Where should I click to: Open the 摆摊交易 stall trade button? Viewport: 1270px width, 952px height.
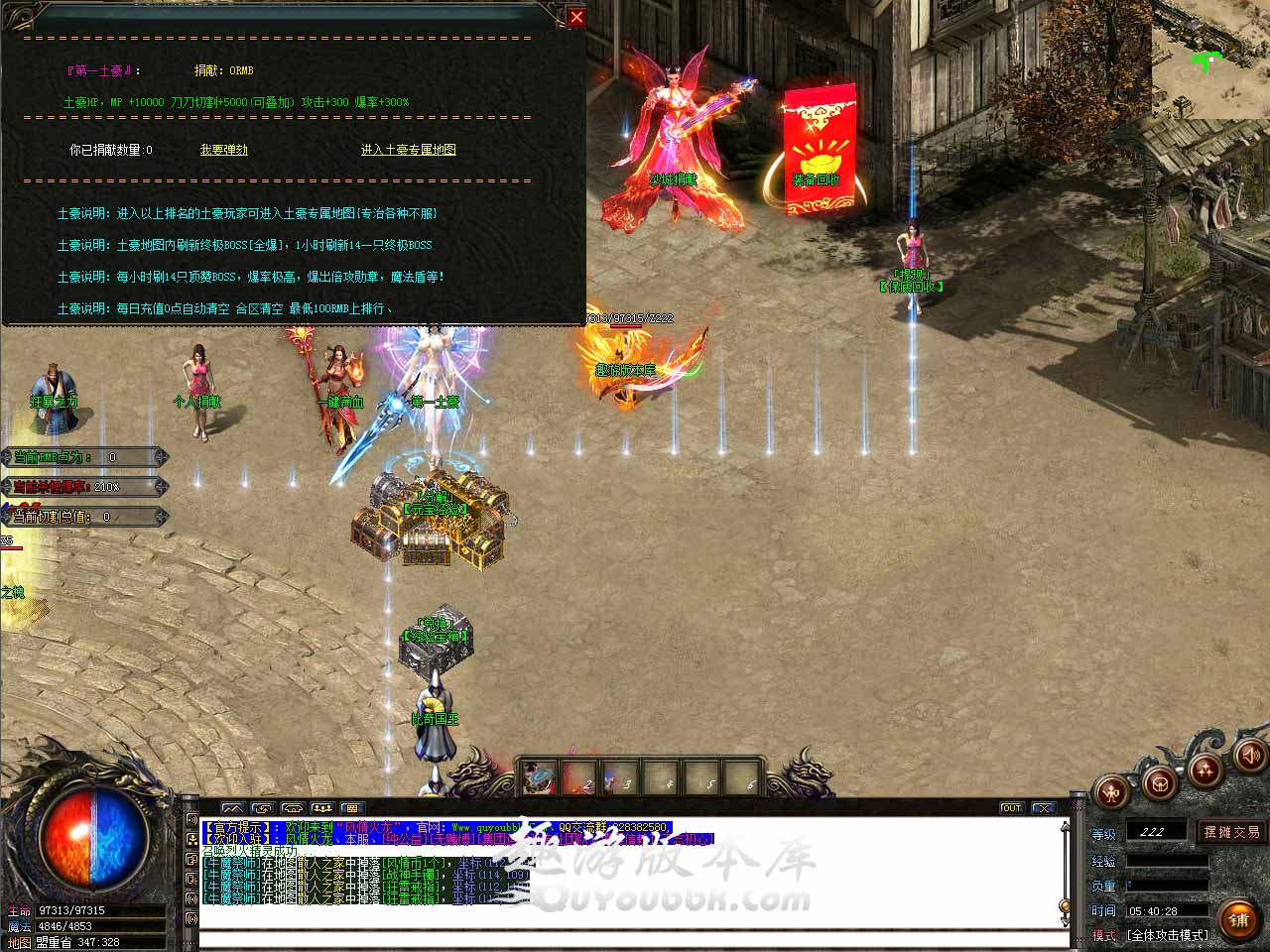pyautogui.click(x=1231, y=832)
